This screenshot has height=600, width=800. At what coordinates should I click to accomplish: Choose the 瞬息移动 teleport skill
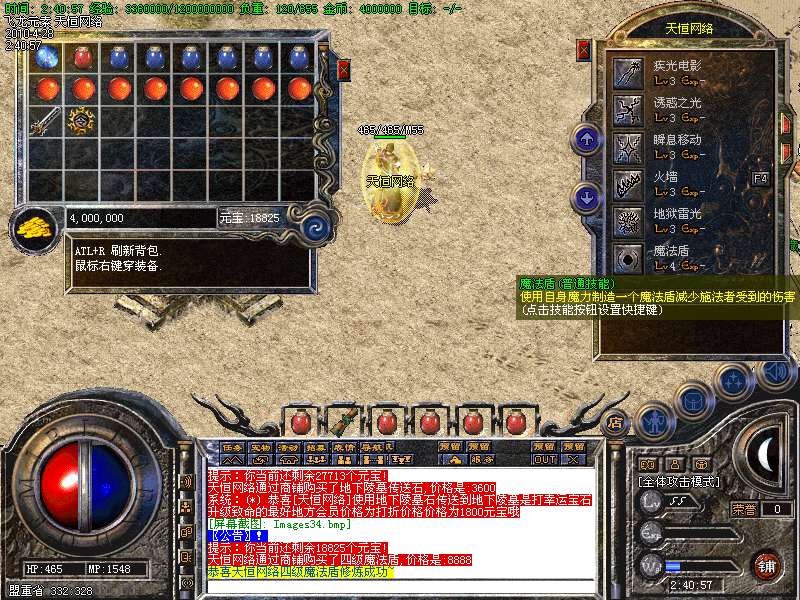point(628,145)
